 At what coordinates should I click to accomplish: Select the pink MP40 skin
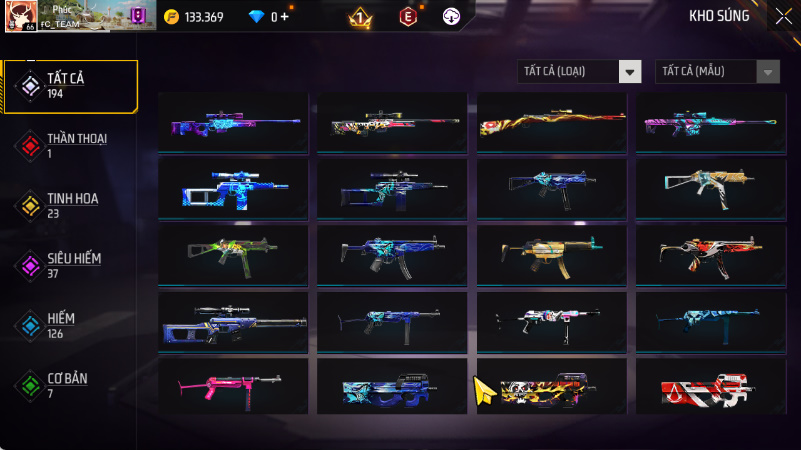(233, 386)
